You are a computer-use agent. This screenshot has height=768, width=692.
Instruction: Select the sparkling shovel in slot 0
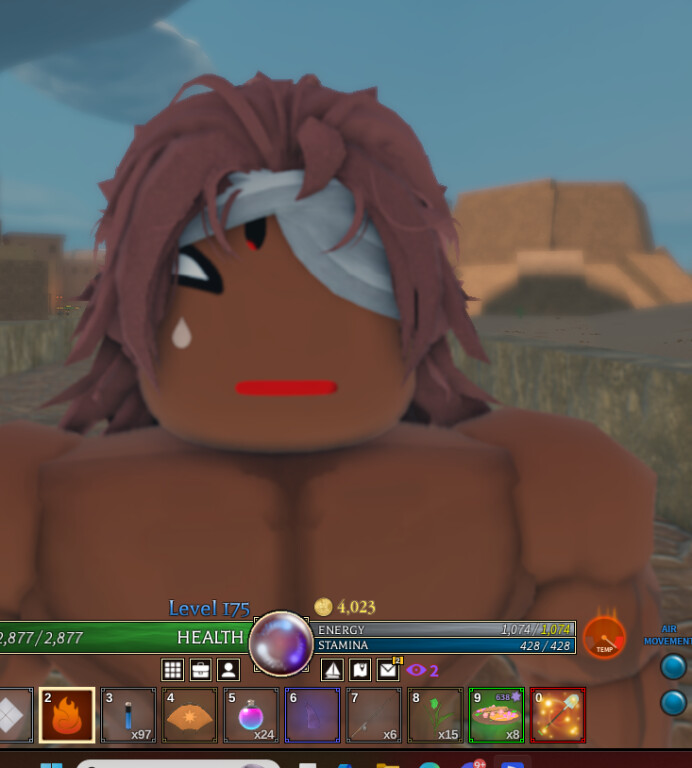tap(558, 715)
